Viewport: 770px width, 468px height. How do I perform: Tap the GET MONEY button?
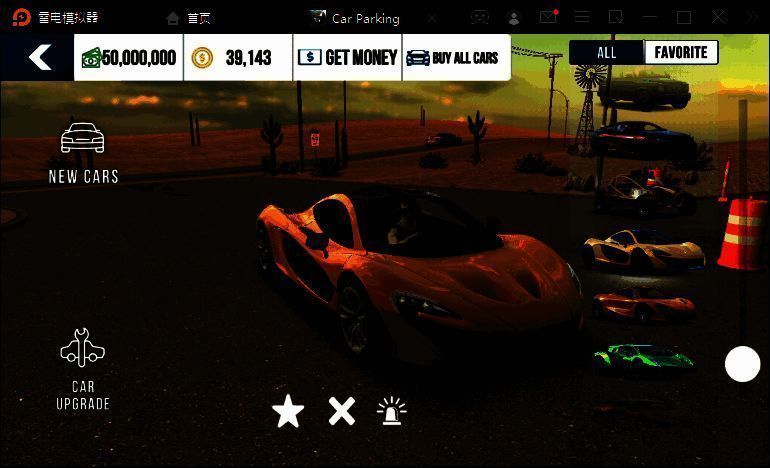[x=348, y=57]
